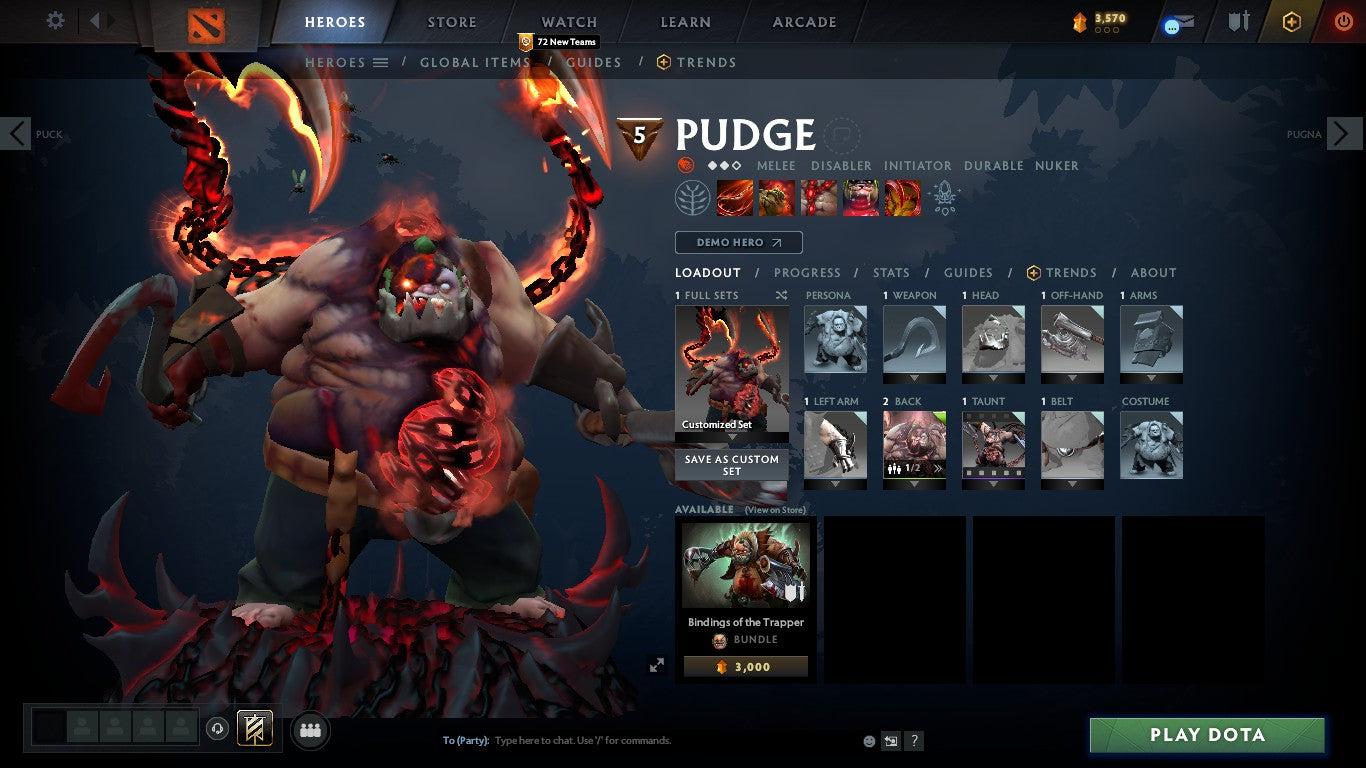Image resolution: width=1366 pixels, height=768 pixels.
Task: Toggle the battle pass banner icon
Action: (253, 729)
